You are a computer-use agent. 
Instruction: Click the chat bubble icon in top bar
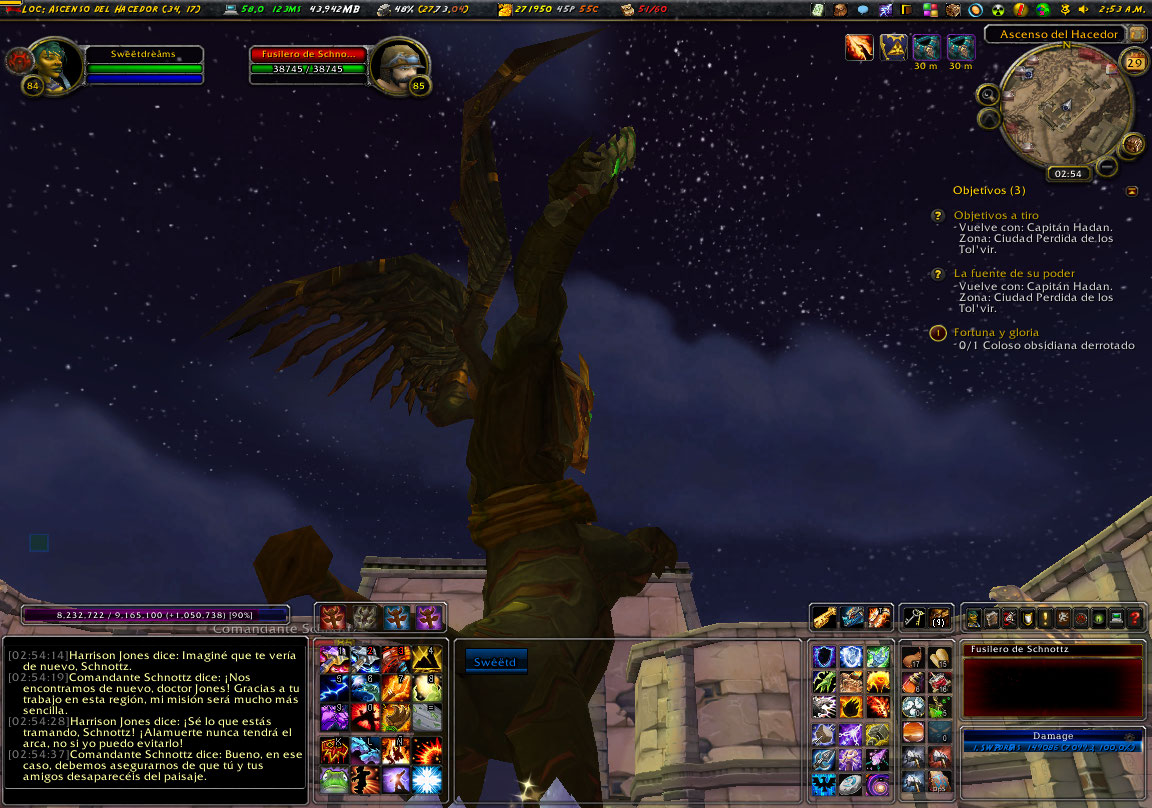[x=863, y=10]
